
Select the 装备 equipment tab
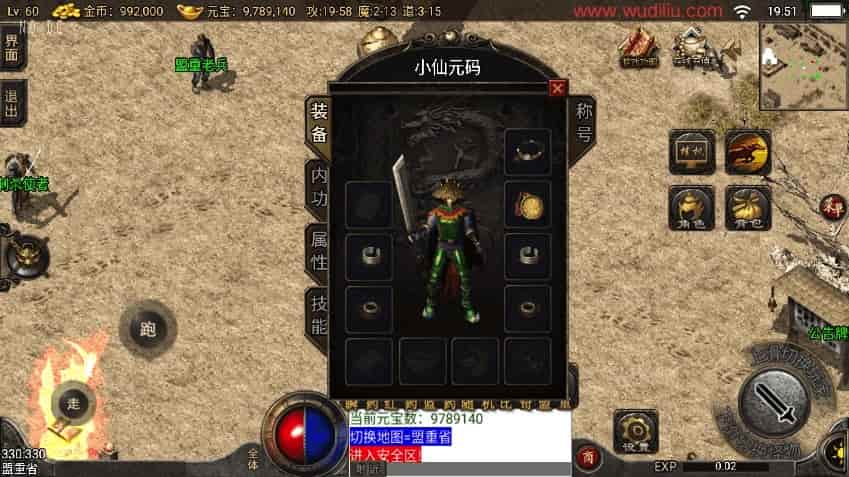coord(318,125)
